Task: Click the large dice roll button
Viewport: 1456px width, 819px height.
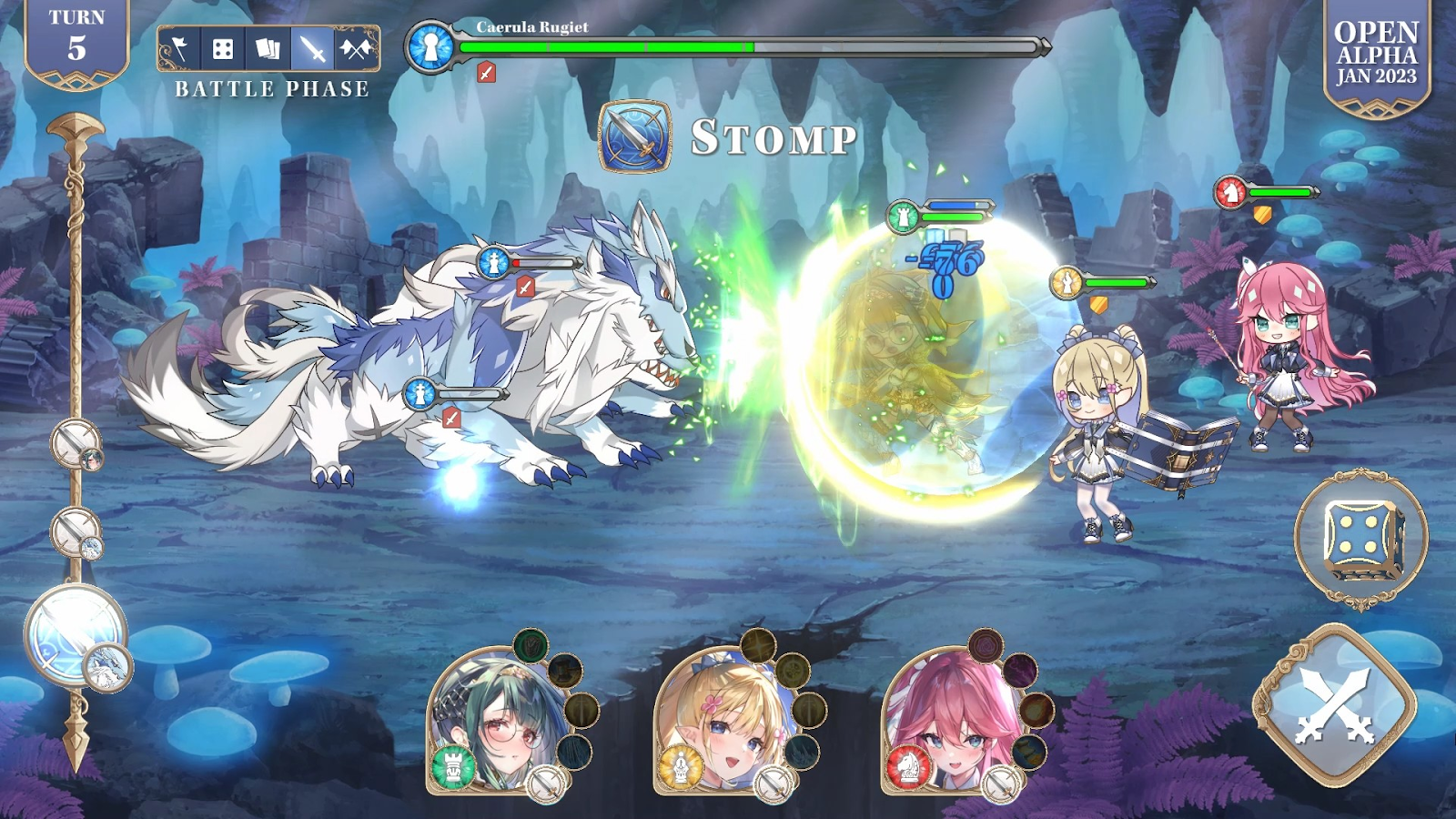Action: [x=1361, y=538]
